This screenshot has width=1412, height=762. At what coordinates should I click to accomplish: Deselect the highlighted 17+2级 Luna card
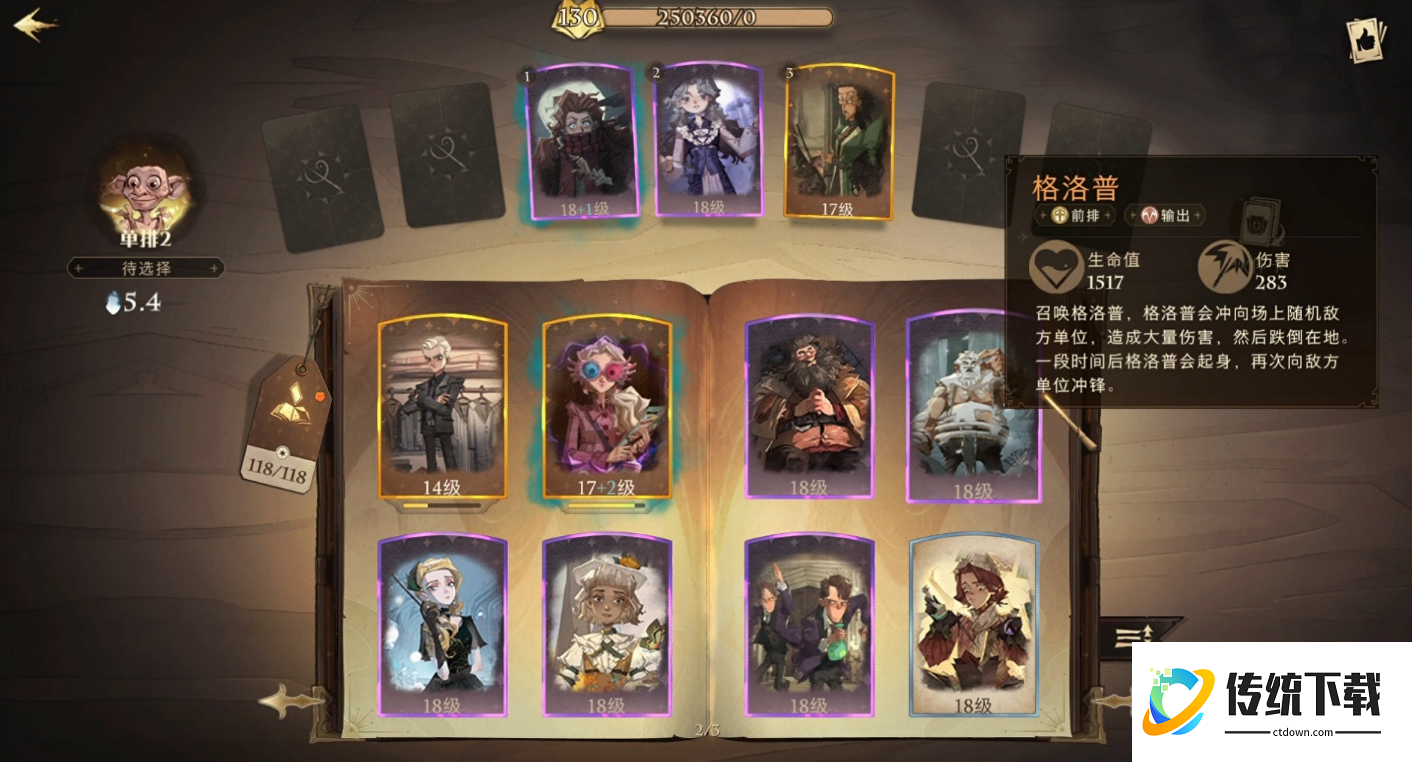click(609, 410)
